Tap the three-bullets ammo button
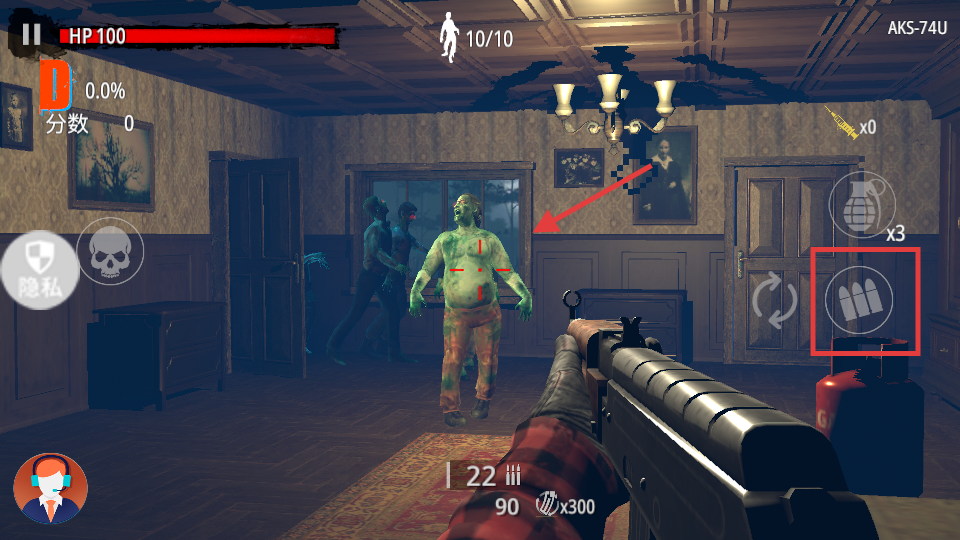960x540 pixels. [x=862, y=301]
